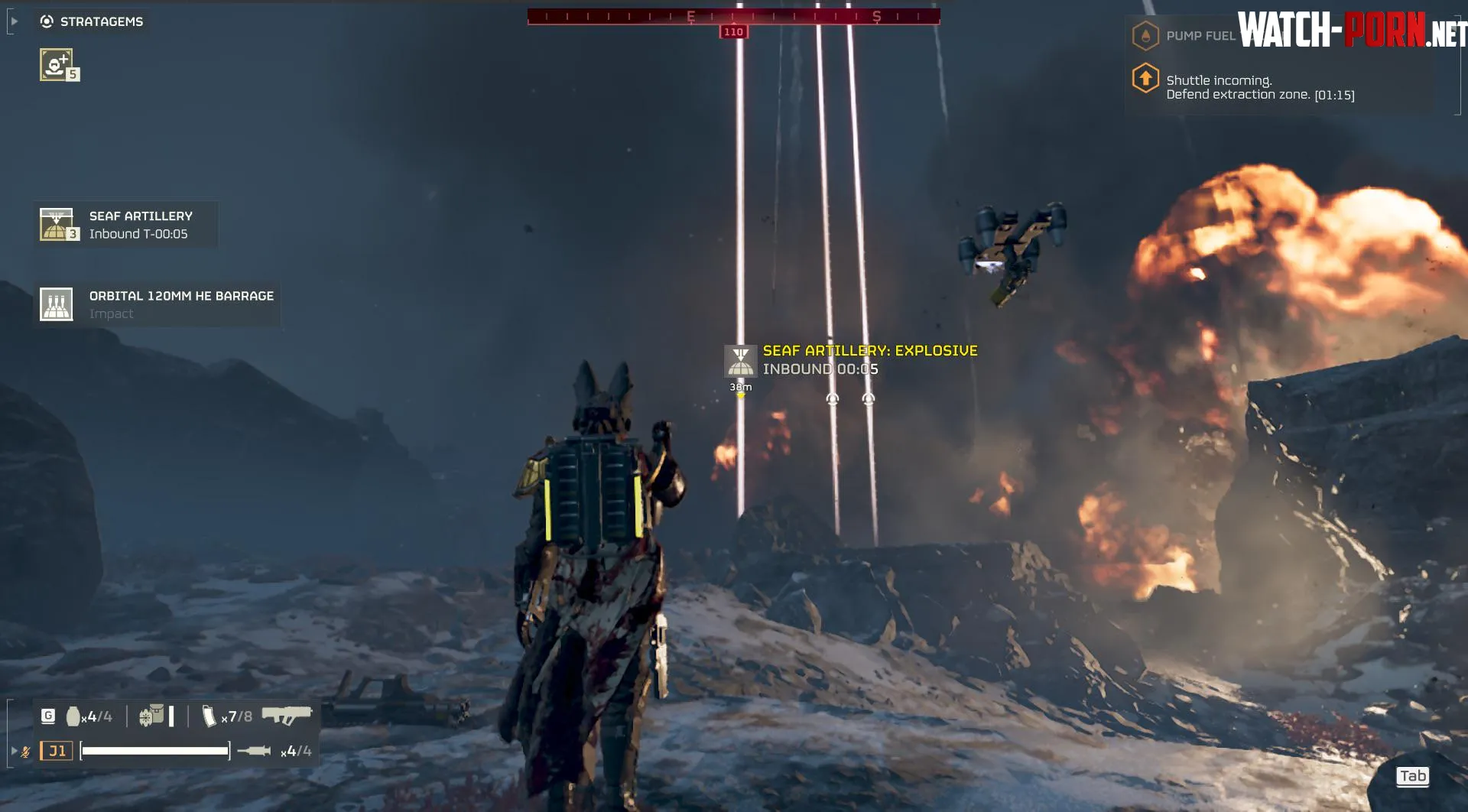
Task: Select the shuttle extraction objective icon
Action: [1145, 78]
